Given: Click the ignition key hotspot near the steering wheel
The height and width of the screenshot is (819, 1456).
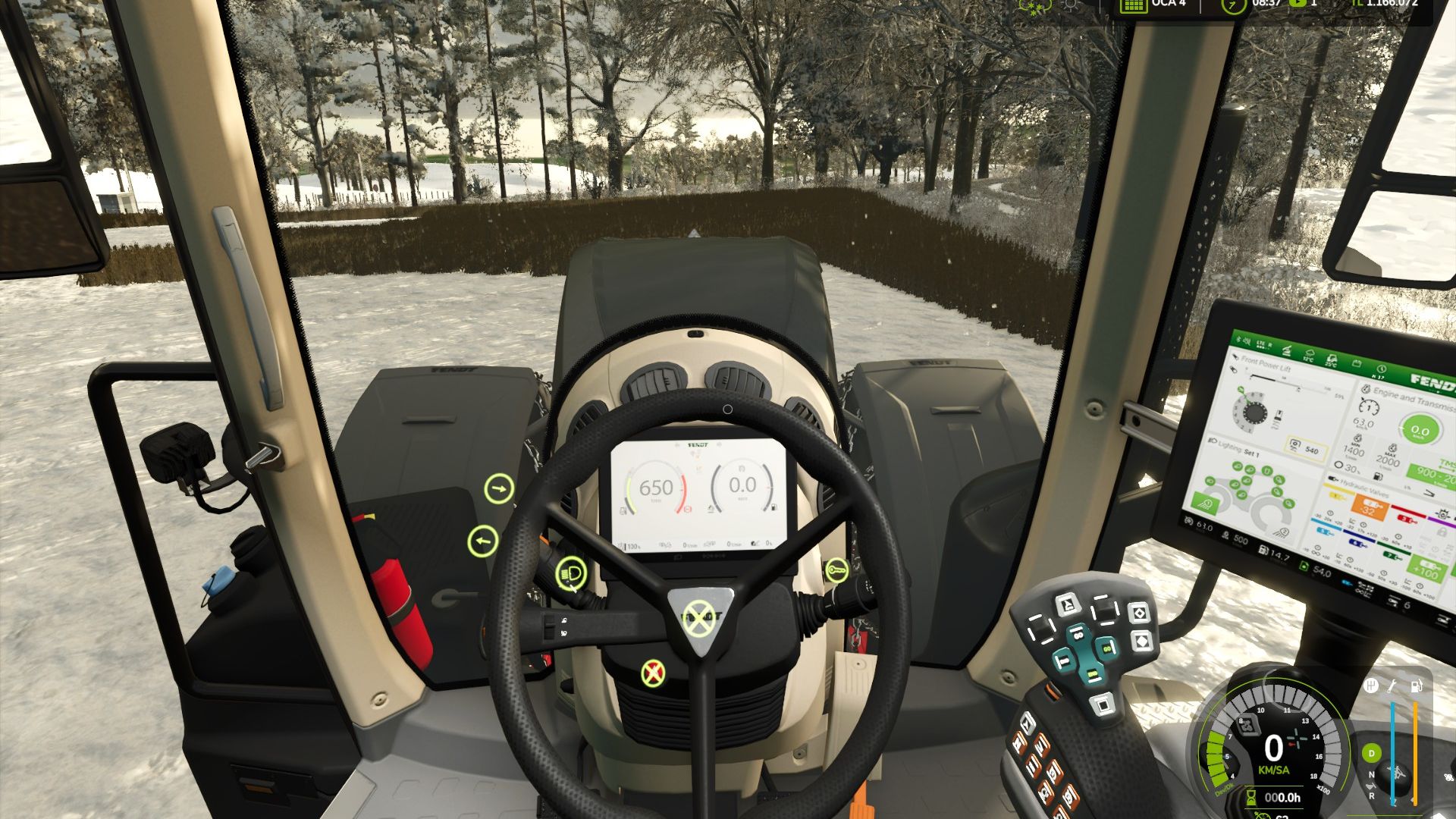Looking at the screenshot, I should (838, 570).
